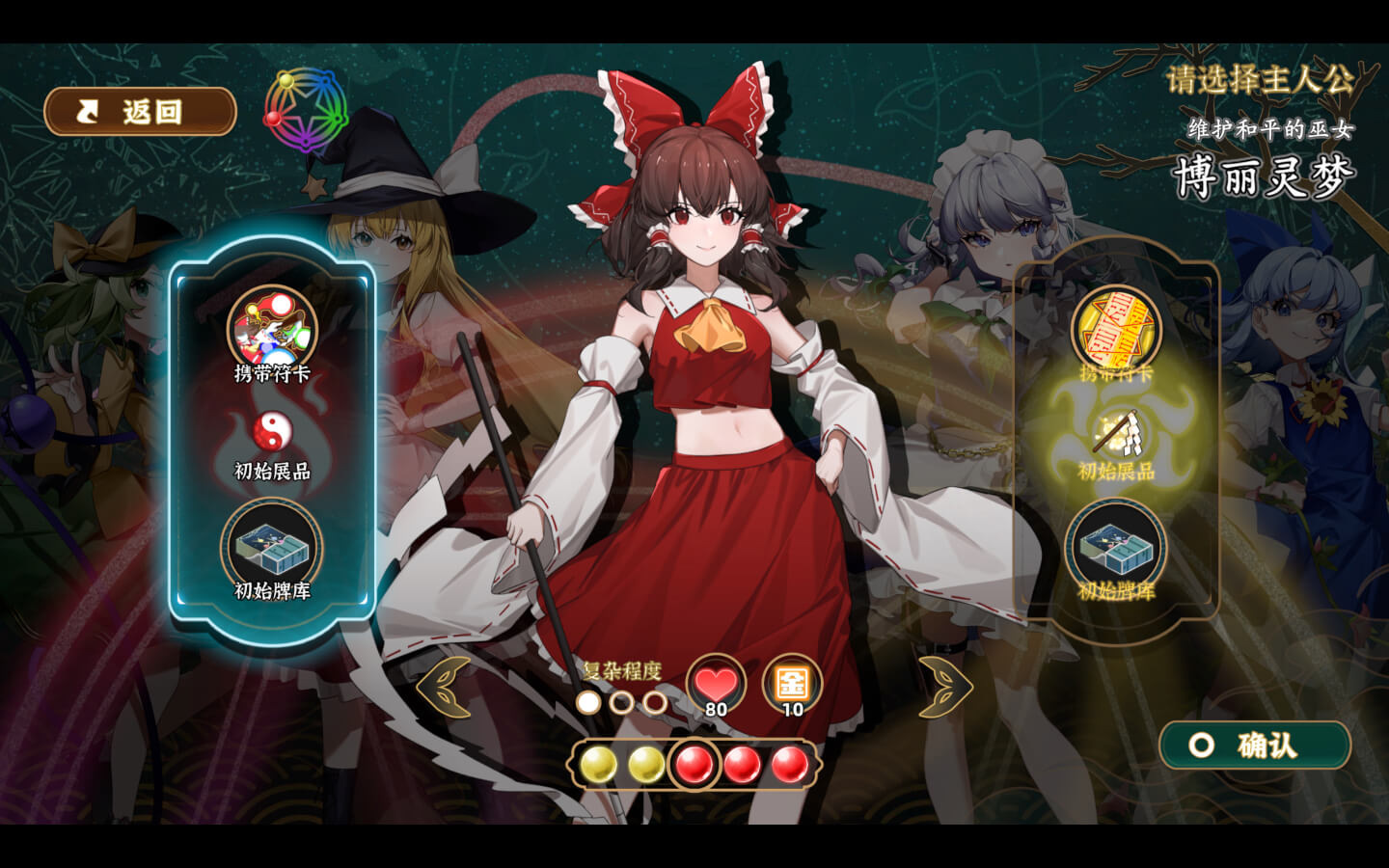Switch to next character with right arrow
The width and height of the screenshot is (1389, 868).
coord(943,687)
